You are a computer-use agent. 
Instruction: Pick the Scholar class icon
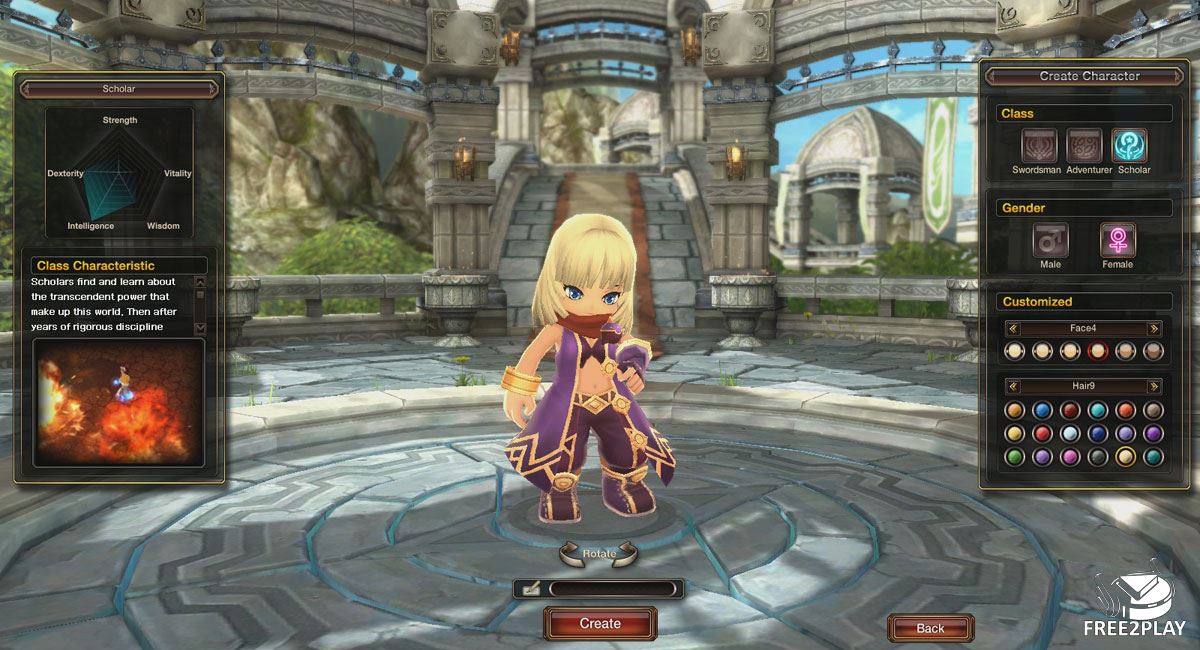tap(1130, 146)
